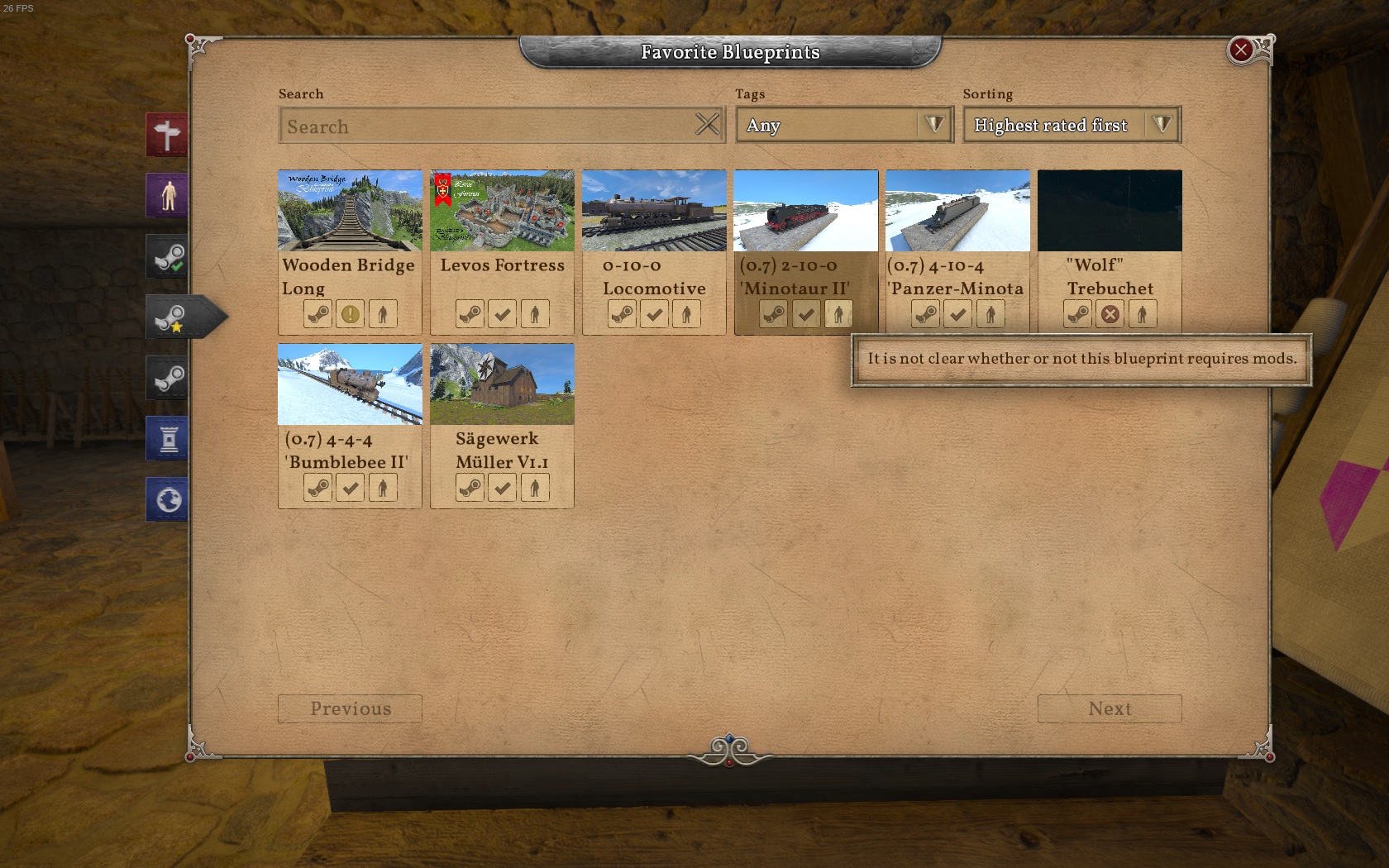The image size is (1389, 868).
Task: Click the yellow warning icon under Wooden Bridge
Action: [x=351, y=314]
